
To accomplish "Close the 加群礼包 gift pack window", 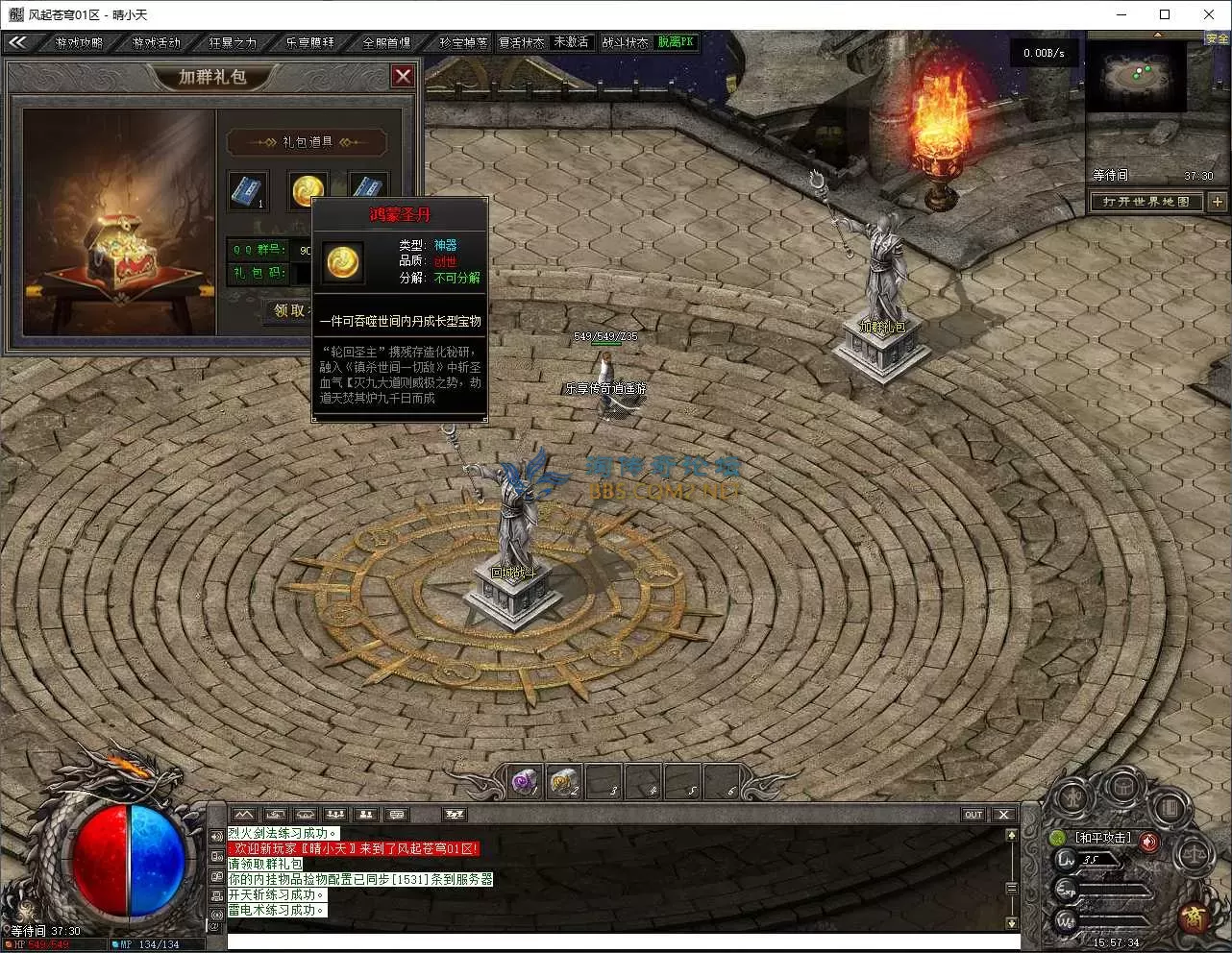I will point(403,77).
